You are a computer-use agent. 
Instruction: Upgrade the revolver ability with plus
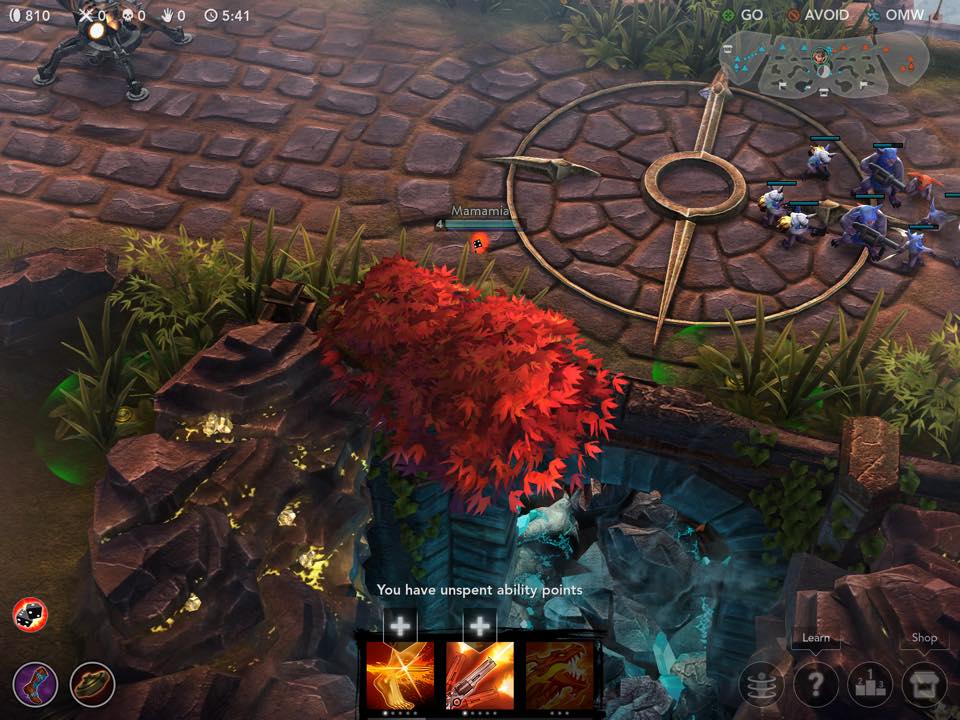coord(480,627)
